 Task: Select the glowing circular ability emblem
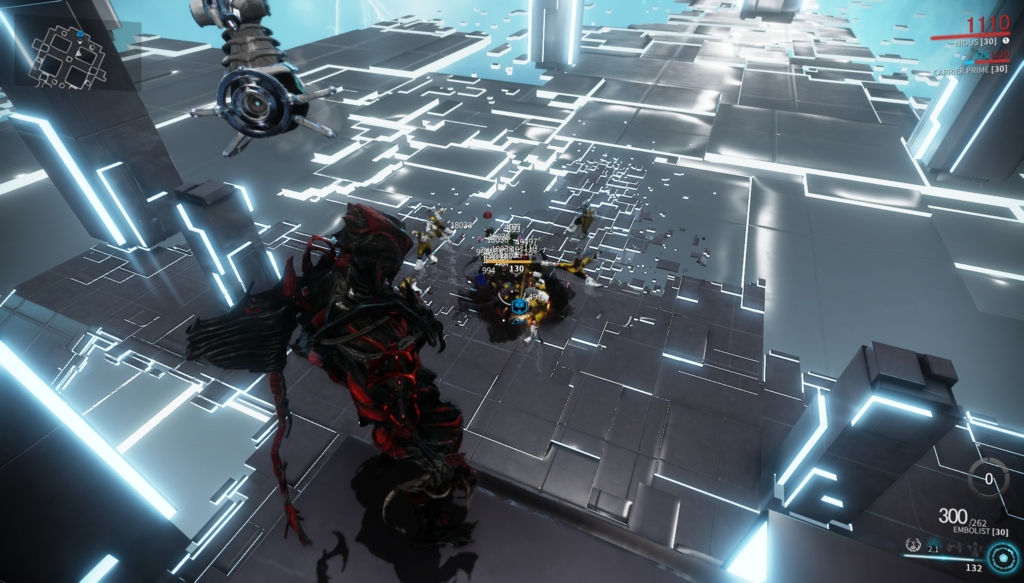click(x=1003, y=558)
